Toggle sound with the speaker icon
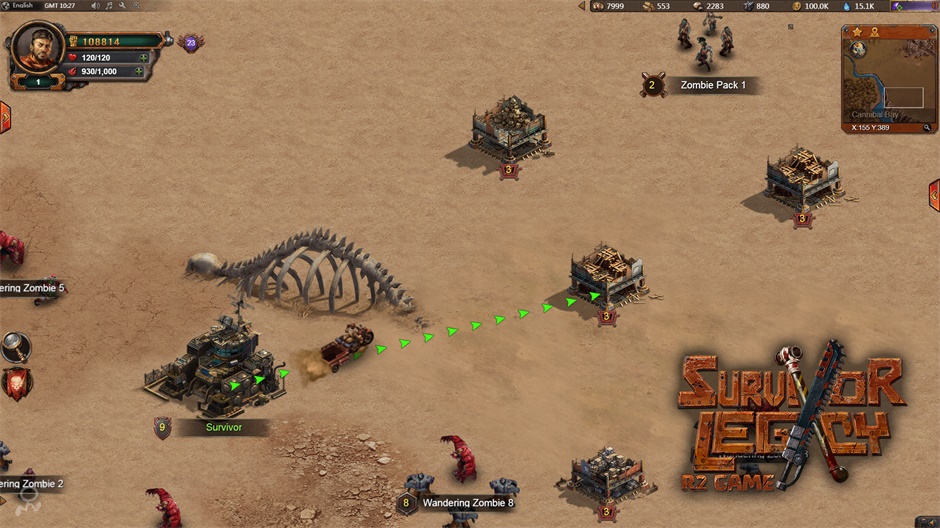 point(95,6)
